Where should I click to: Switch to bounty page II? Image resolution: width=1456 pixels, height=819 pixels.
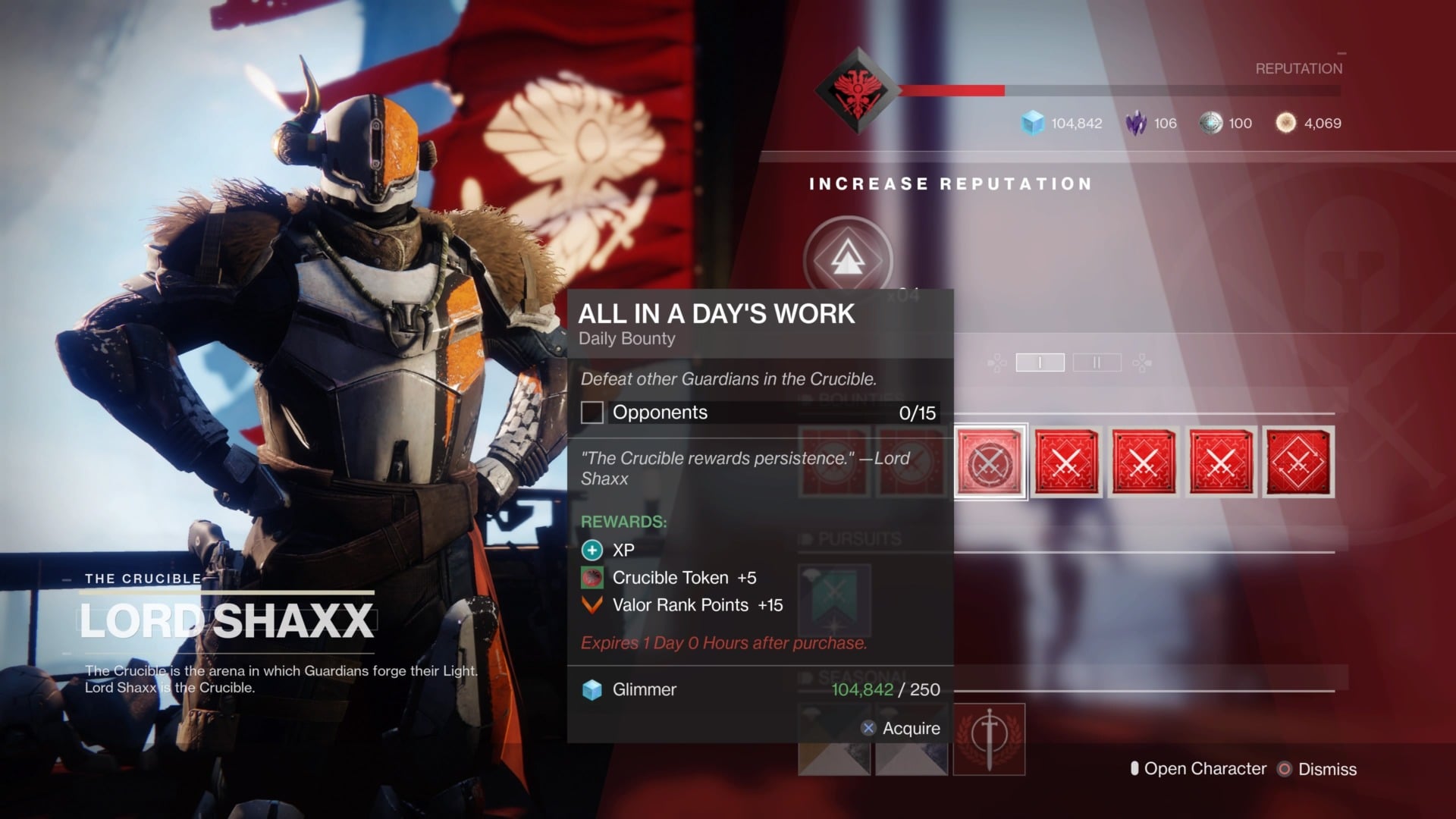(1097, 362)
